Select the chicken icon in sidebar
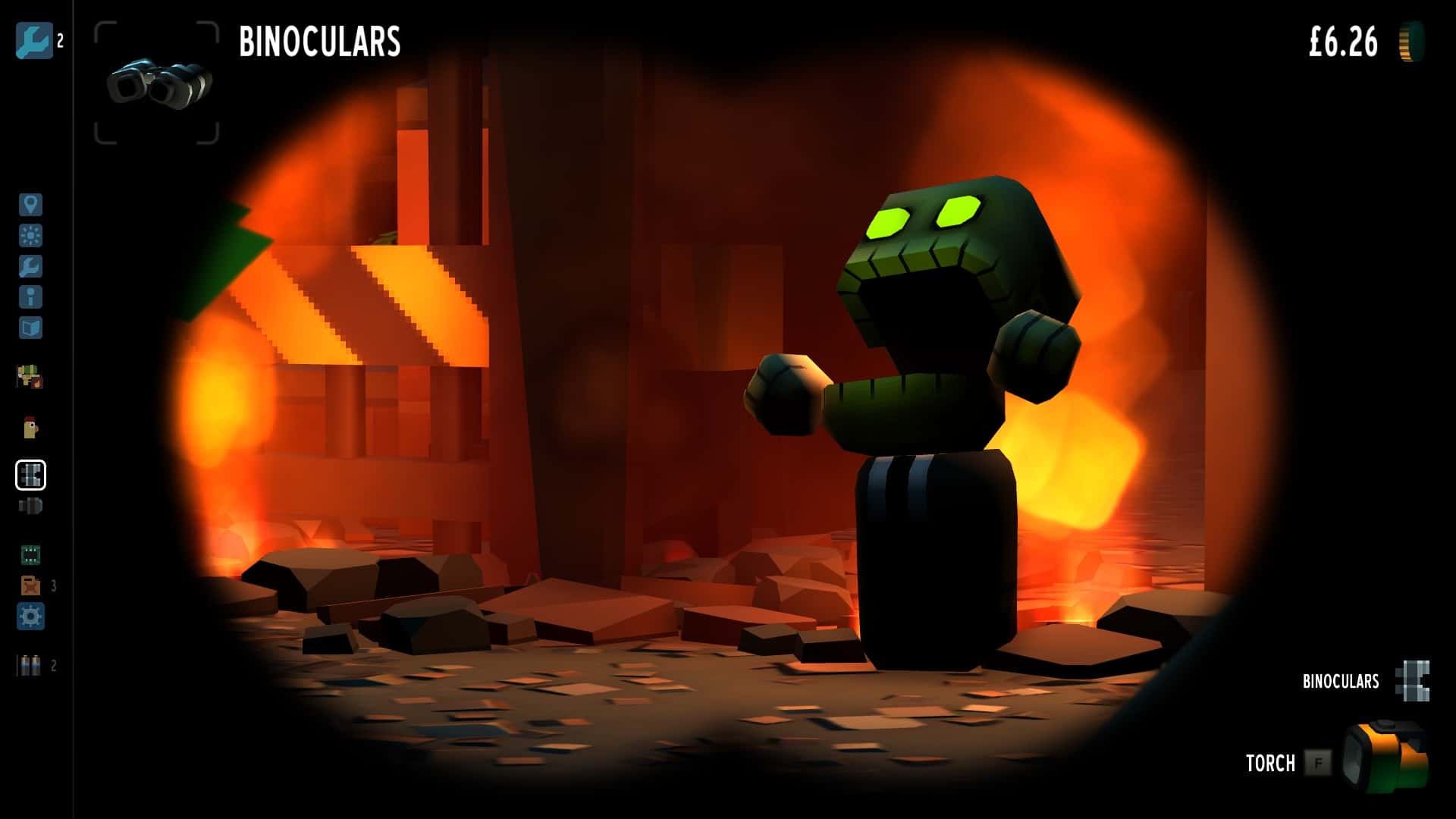This screenshot has height=819, width=1456. 29,426
